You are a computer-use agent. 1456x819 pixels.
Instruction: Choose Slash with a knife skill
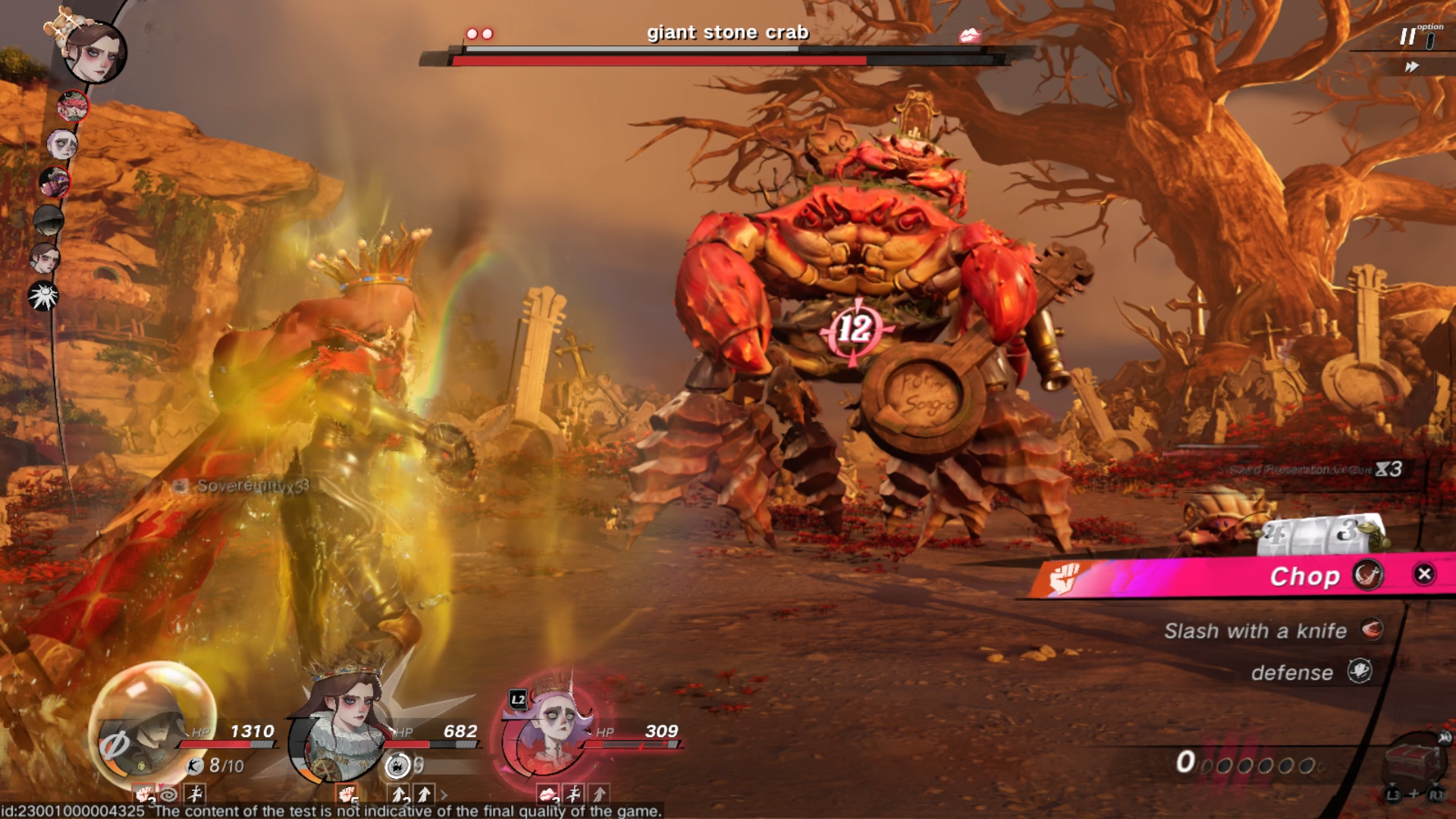[1256, 630]
